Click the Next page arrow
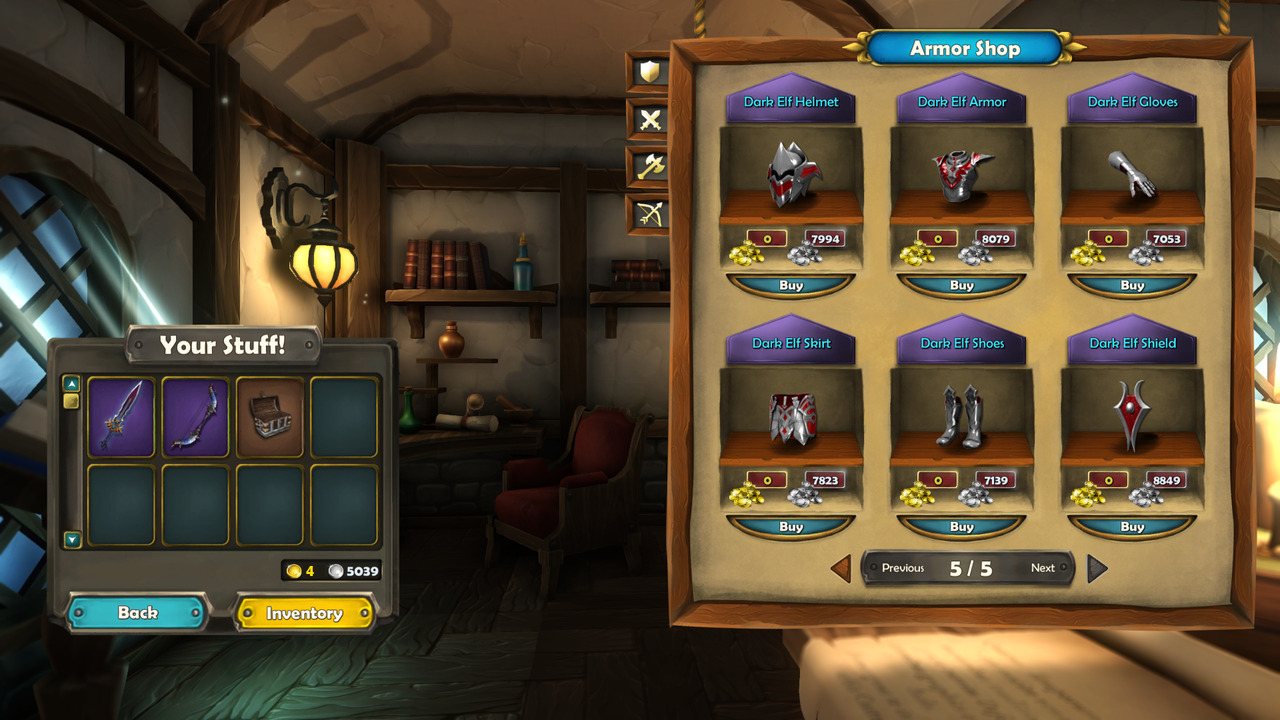The width and height of the screenshot is (1280, 720). (x=1097, y=568)
